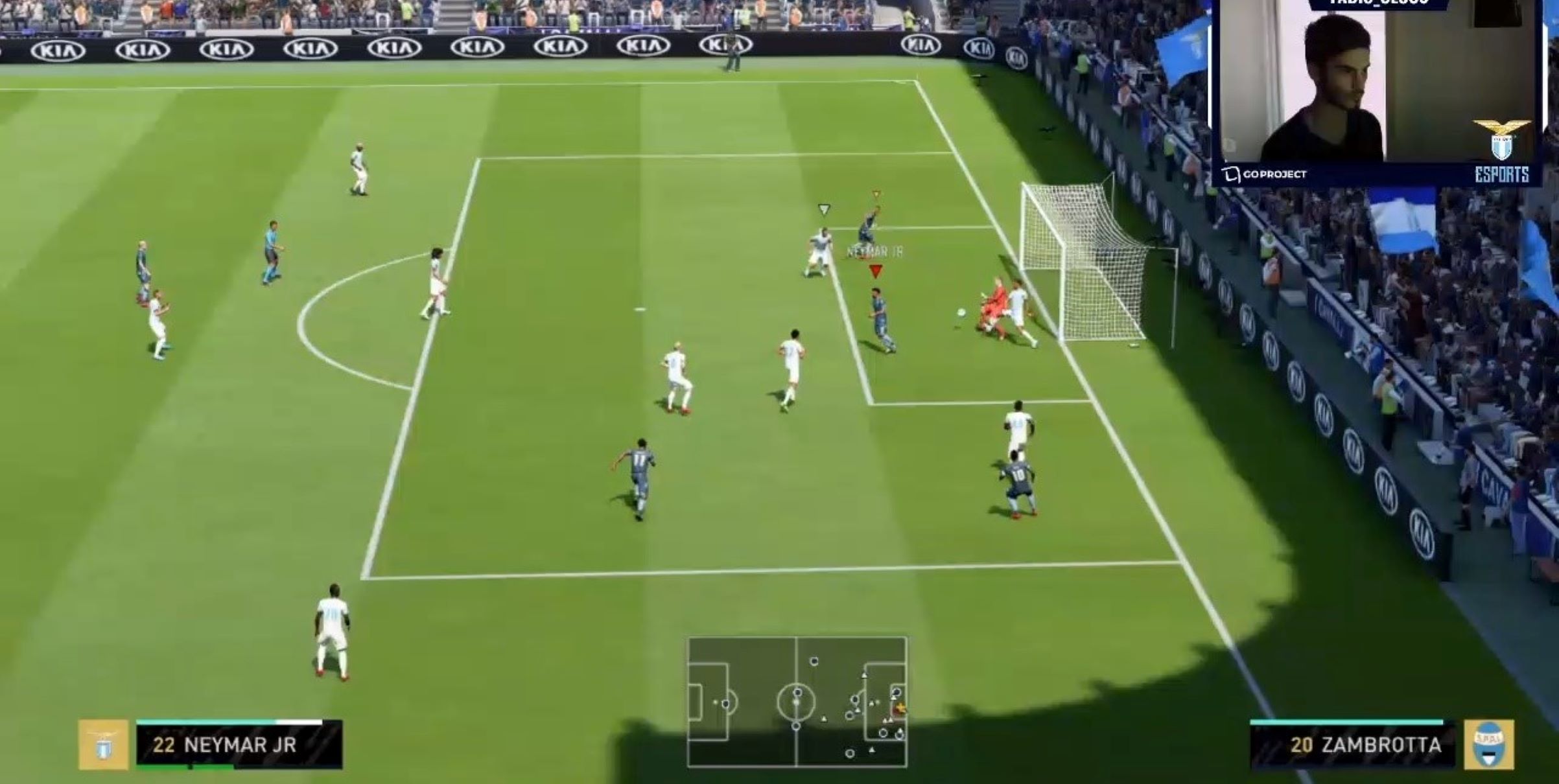This screenshot has width=1559, height=784.
Task: Select the 20 Zambrotta player panel
Action: (1352, 745)
